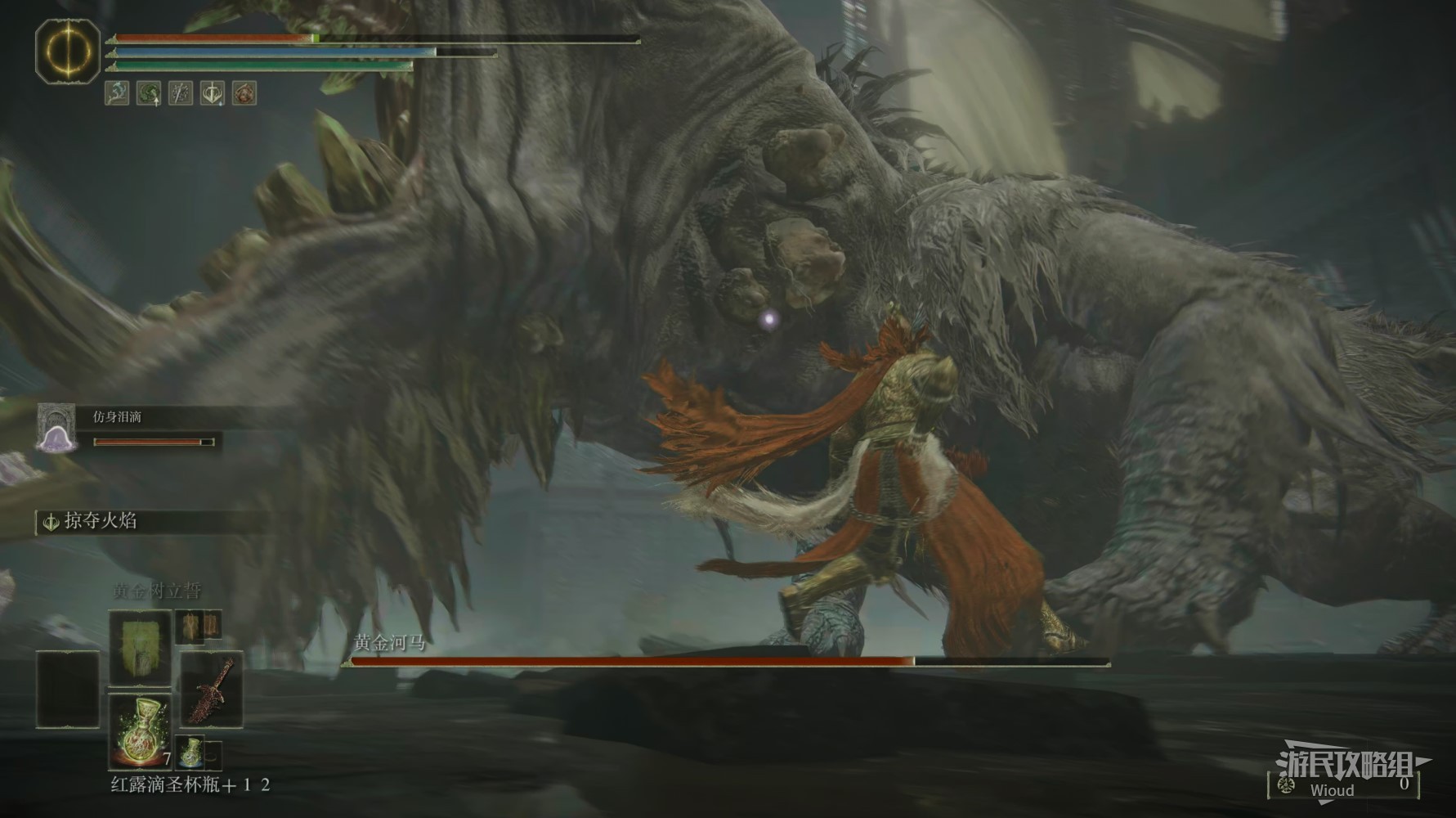Screen dimensions: 1456x818
Task: Click the golden Elden Ring emblem
Action: [68, 52]
